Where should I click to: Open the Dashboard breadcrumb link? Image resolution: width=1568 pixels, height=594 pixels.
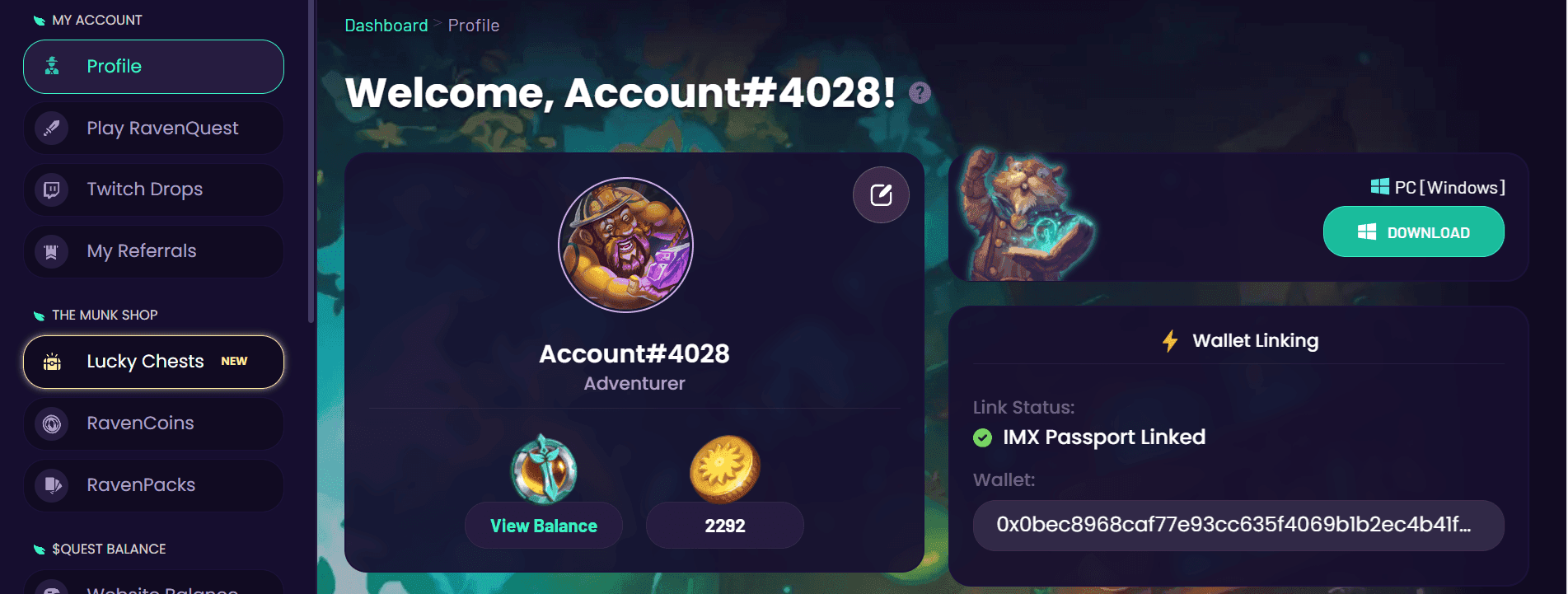(x=385, y=26)
